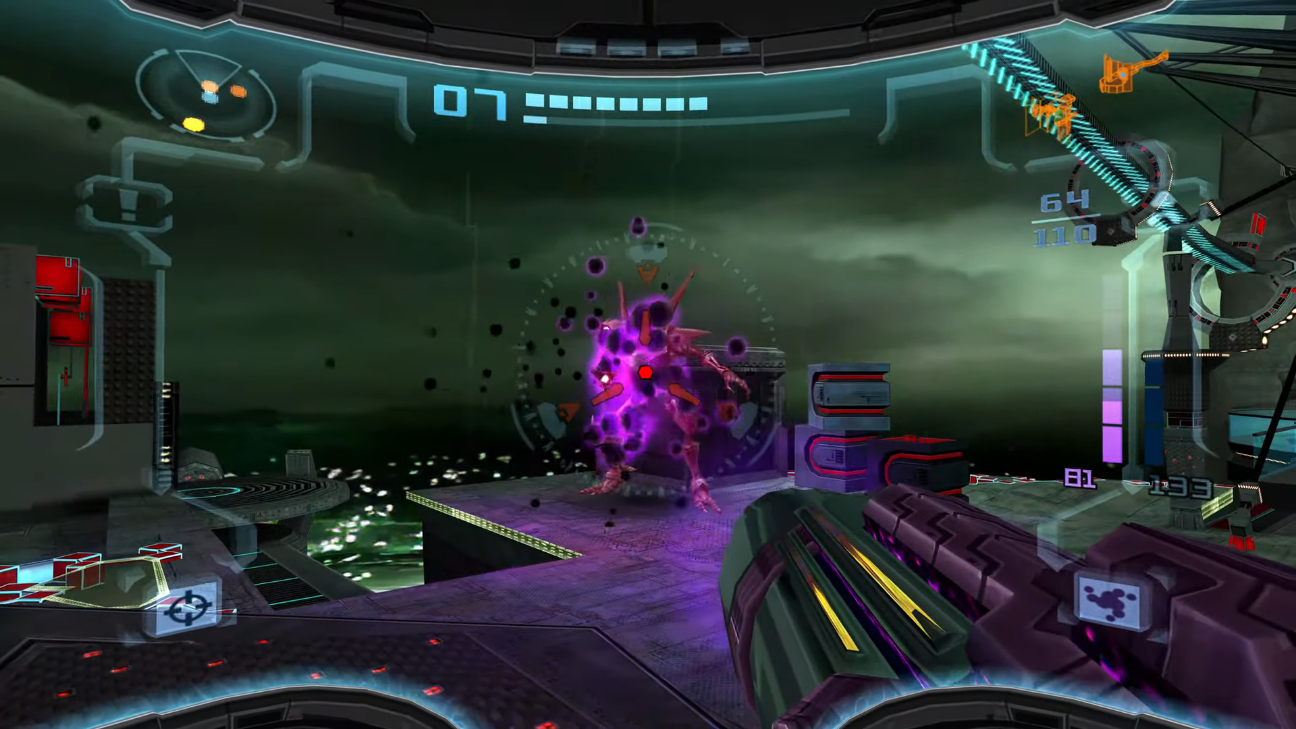Select the Dark Beam weapon icon
This screenshot has height=729, width=1296.
1111,601
